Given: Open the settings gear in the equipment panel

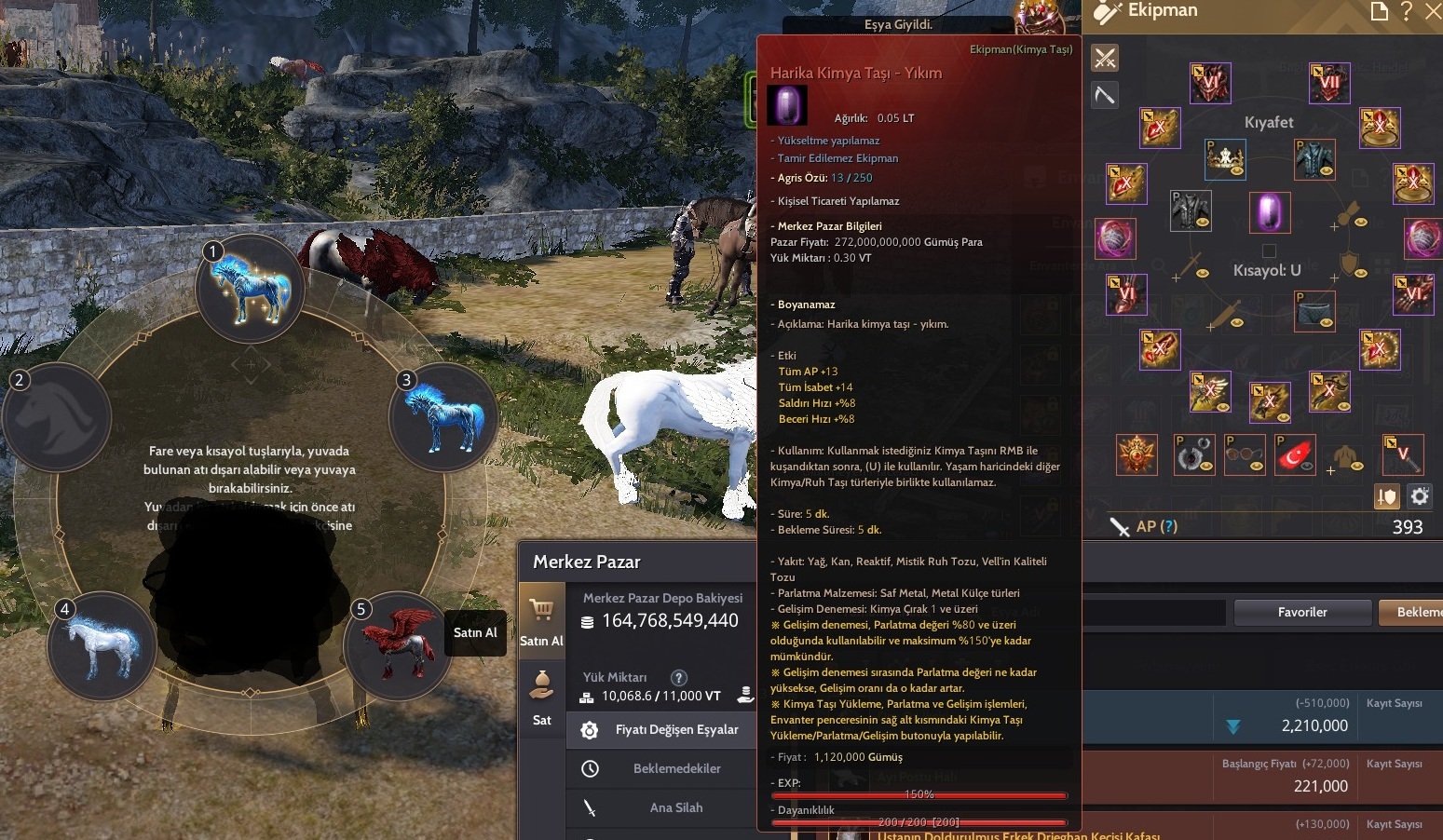Looking at the screenshot, I should (1418, 496).
